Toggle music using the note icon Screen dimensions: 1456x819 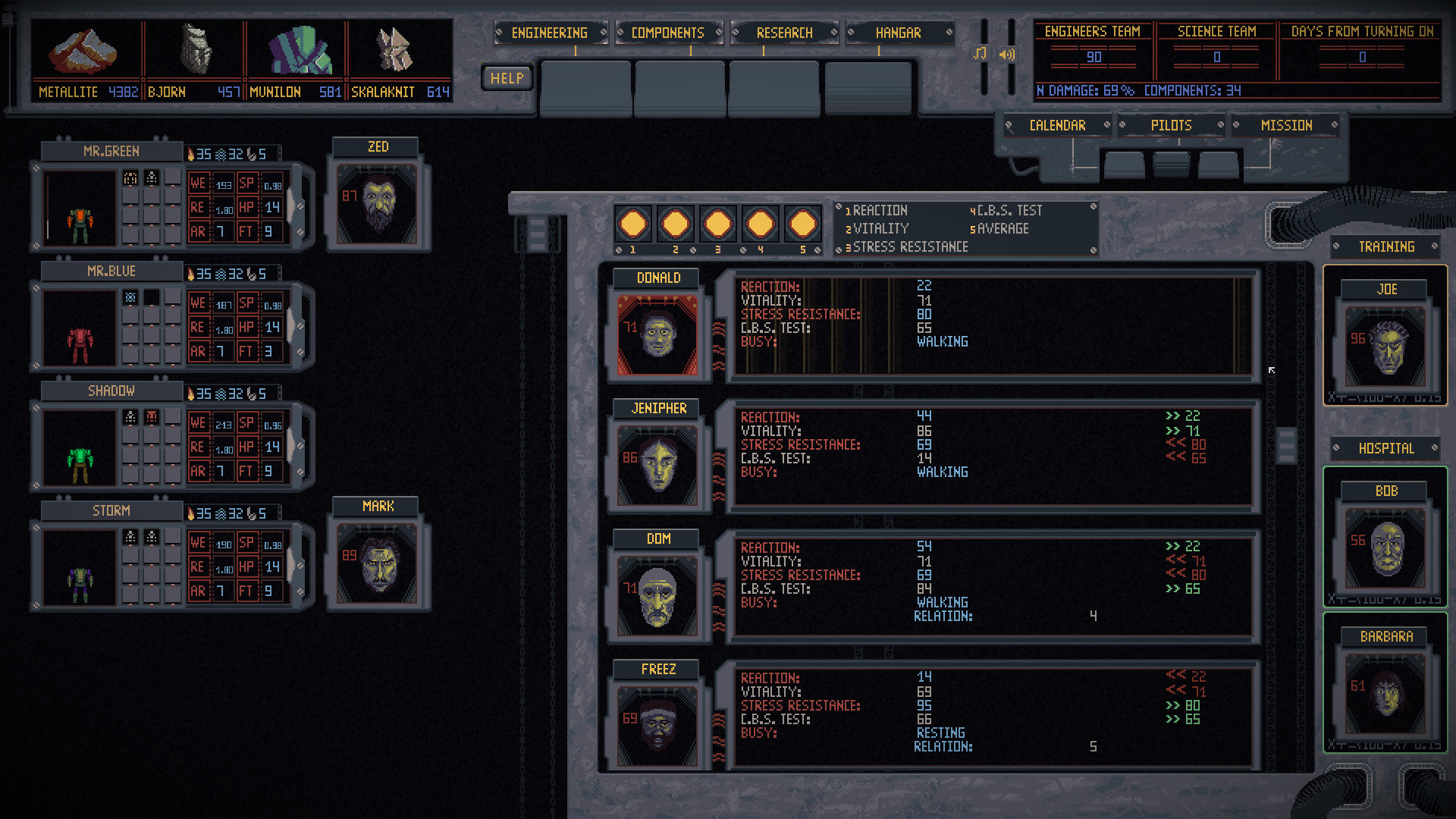(x=981, y=54)
